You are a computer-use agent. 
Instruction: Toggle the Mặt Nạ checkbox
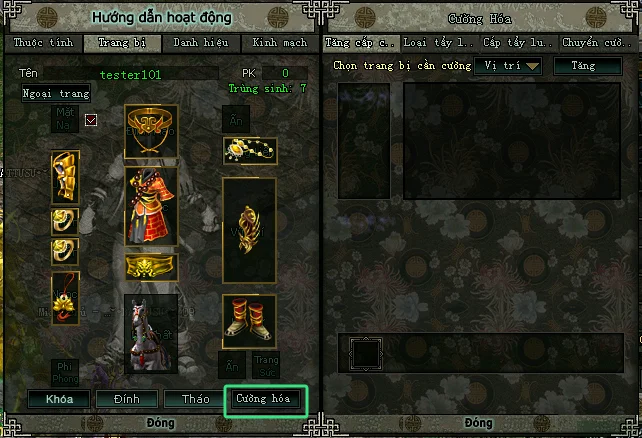coord(91,120)
